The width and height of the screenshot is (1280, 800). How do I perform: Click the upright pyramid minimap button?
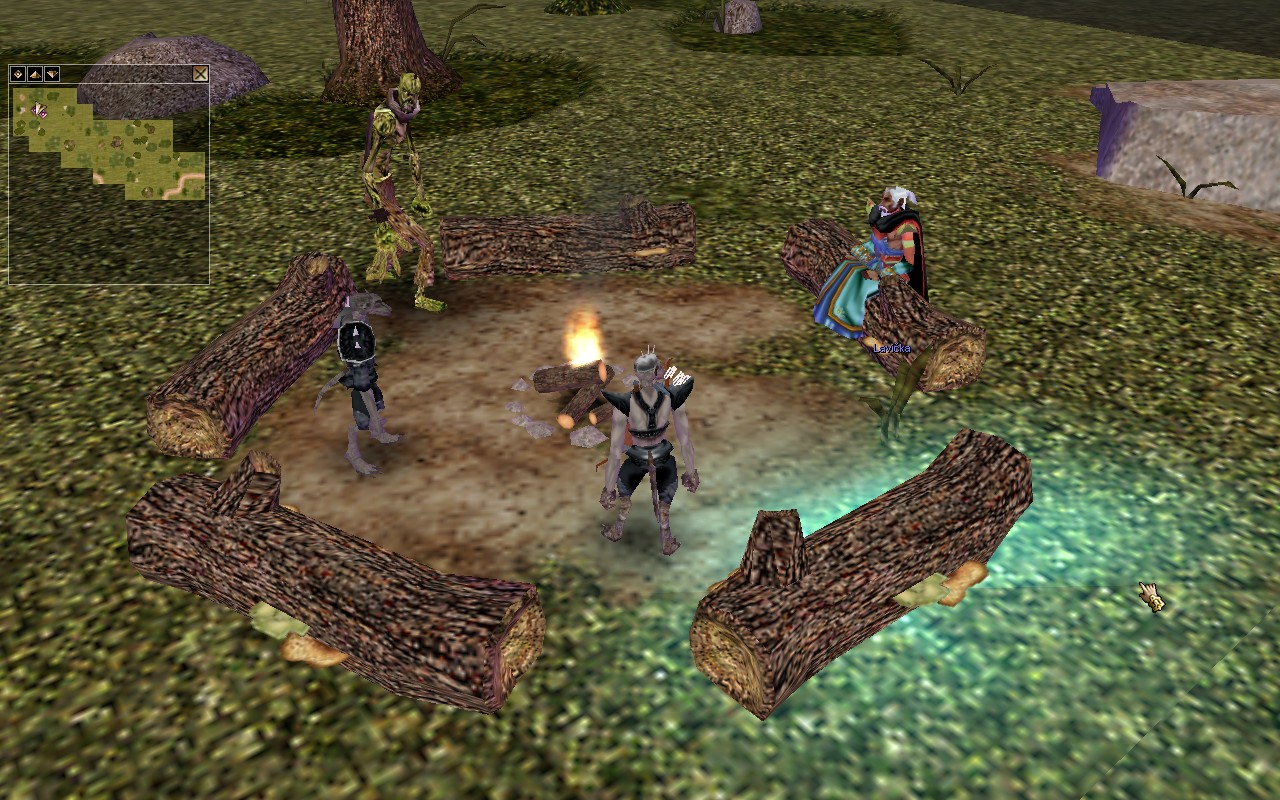tap(35, 74)
